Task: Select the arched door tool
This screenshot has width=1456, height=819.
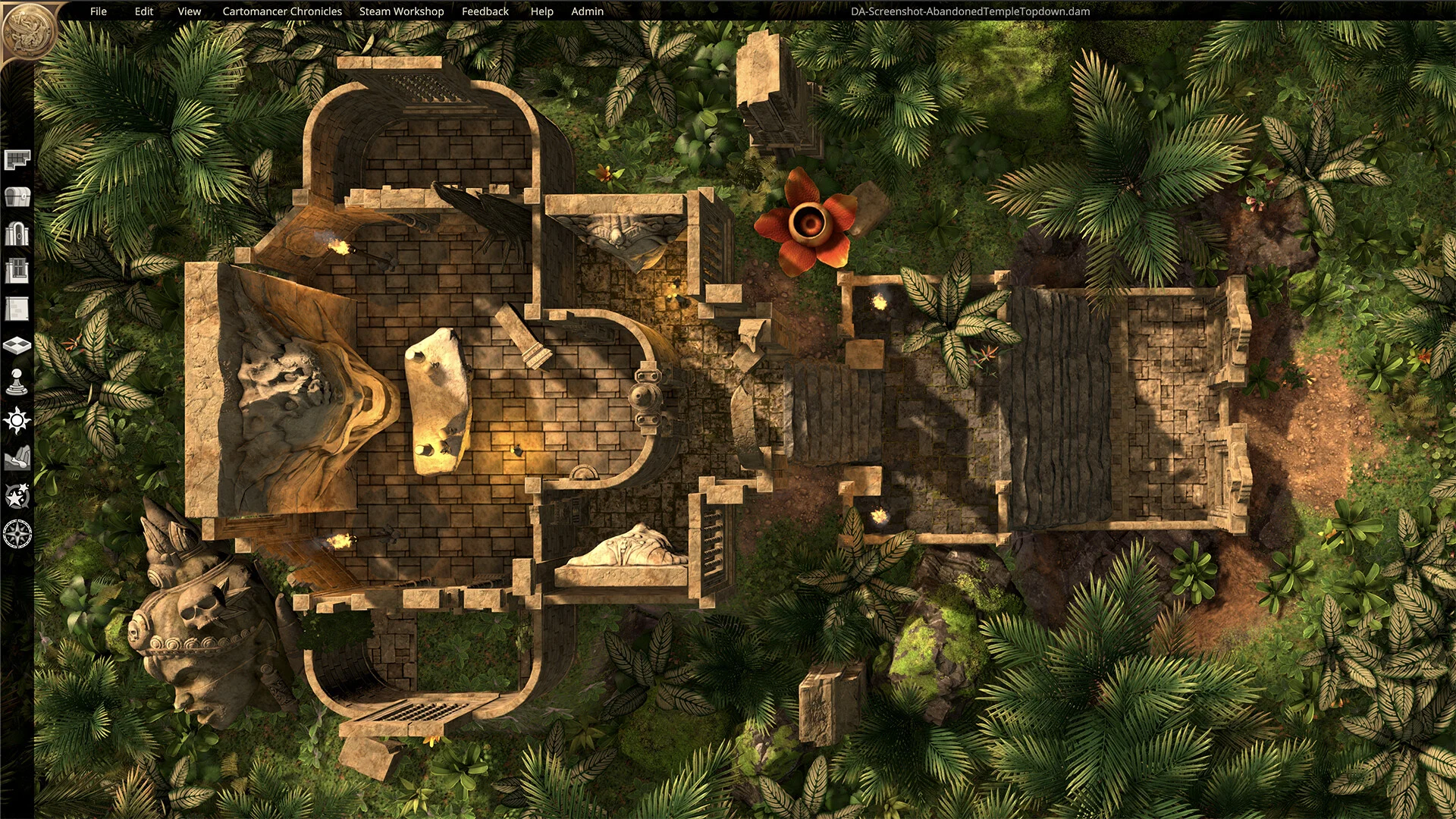Action: (17, 234)
